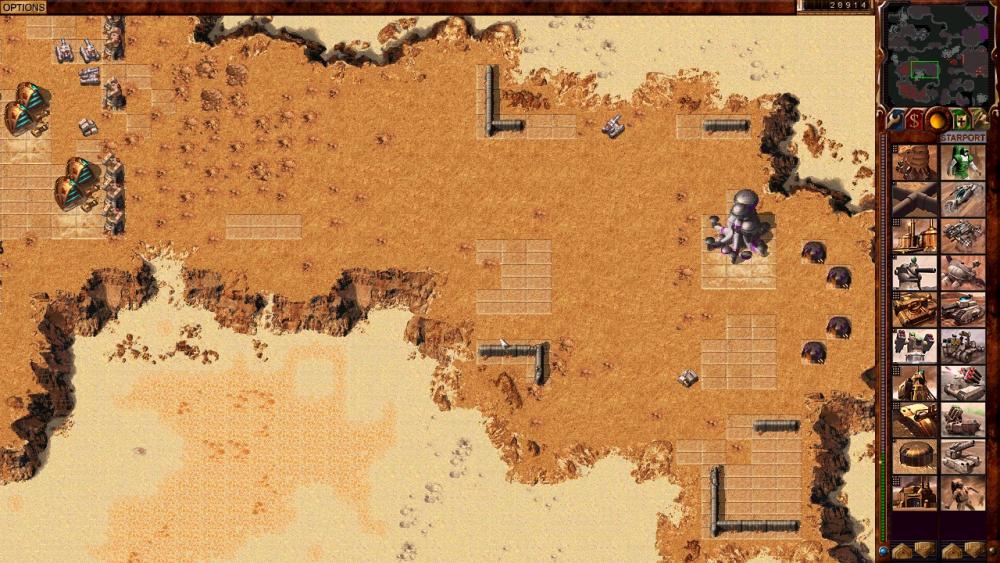The image size is (1000, 563).
Task: Build the missile tank with red rockets
Action: (x=963, y=383)
